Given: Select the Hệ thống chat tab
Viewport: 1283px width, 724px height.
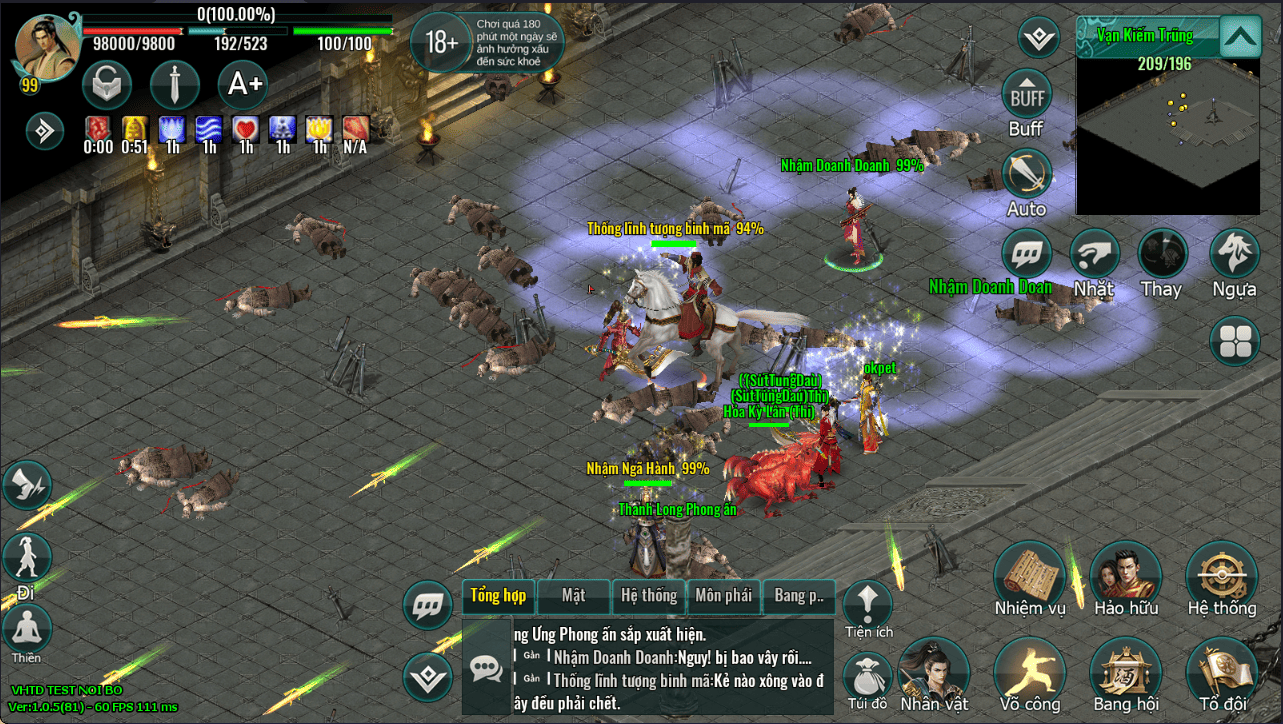Looking at the screenshot, I should 648,596.
